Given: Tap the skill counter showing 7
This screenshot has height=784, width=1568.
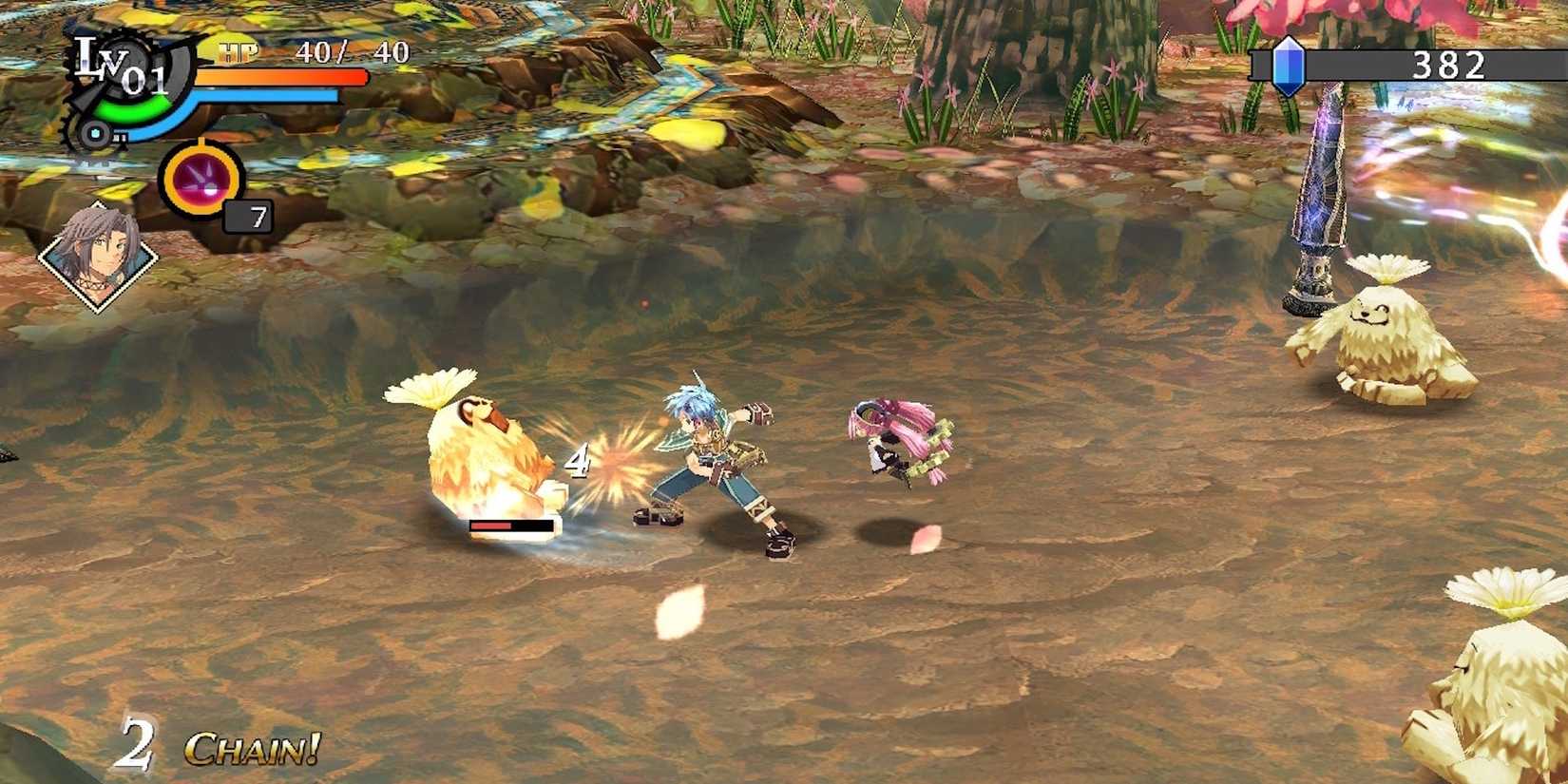Looking at the screenshot, I should tap(250, 217).
